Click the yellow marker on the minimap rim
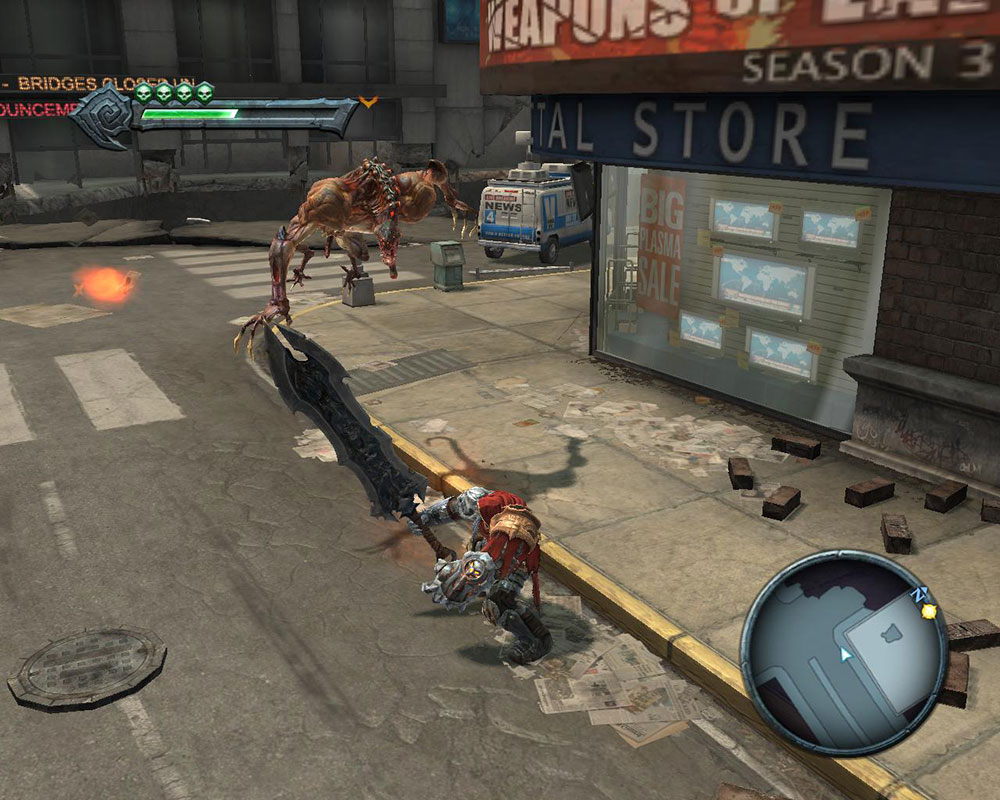The image size is (1000, 800). (929, 610)
